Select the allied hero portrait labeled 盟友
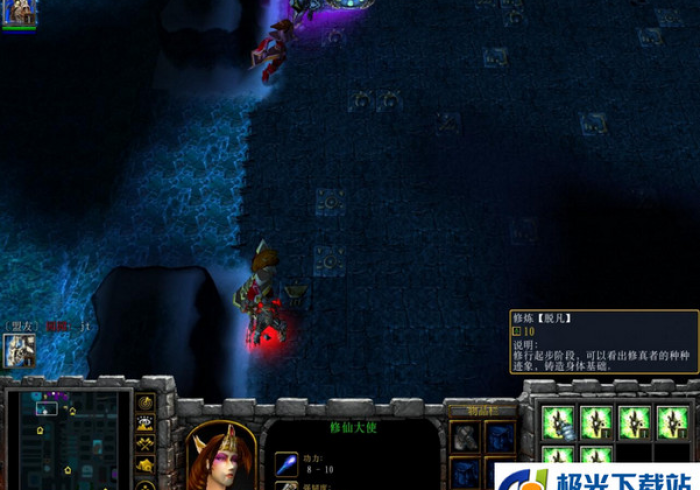700x490 pixels. [x=19, y=350]
